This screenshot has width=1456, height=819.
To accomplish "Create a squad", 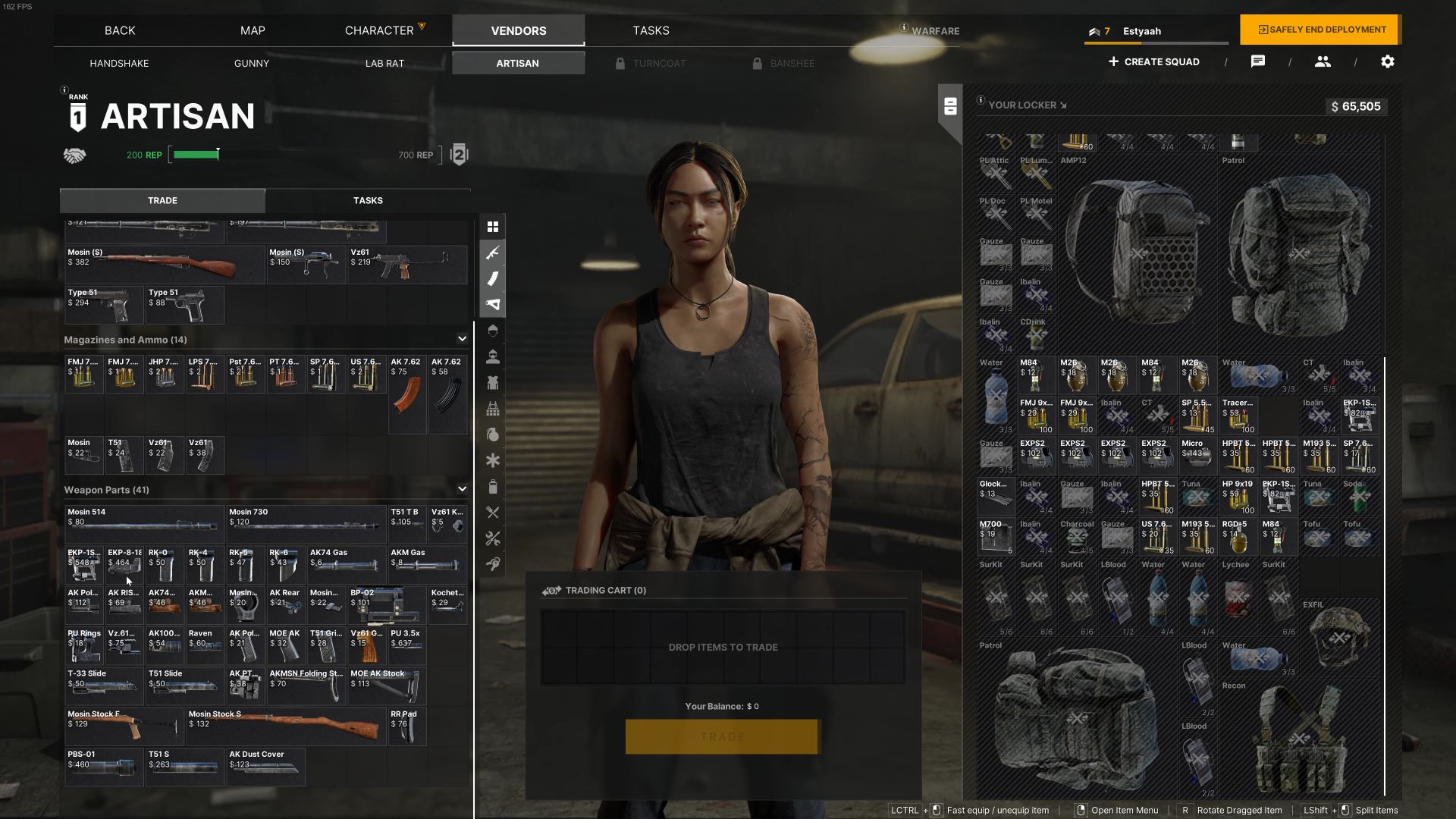I will coord(1153,61).
